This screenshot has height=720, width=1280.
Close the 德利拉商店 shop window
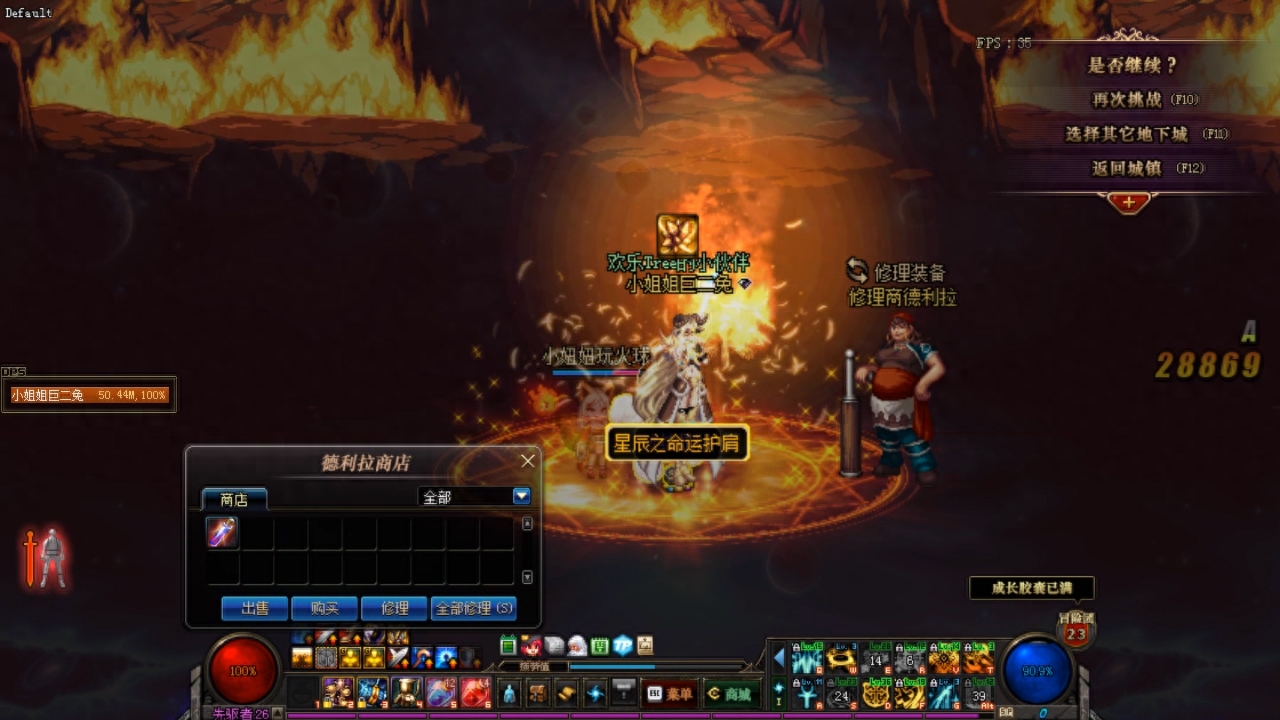tap(528, 461)
